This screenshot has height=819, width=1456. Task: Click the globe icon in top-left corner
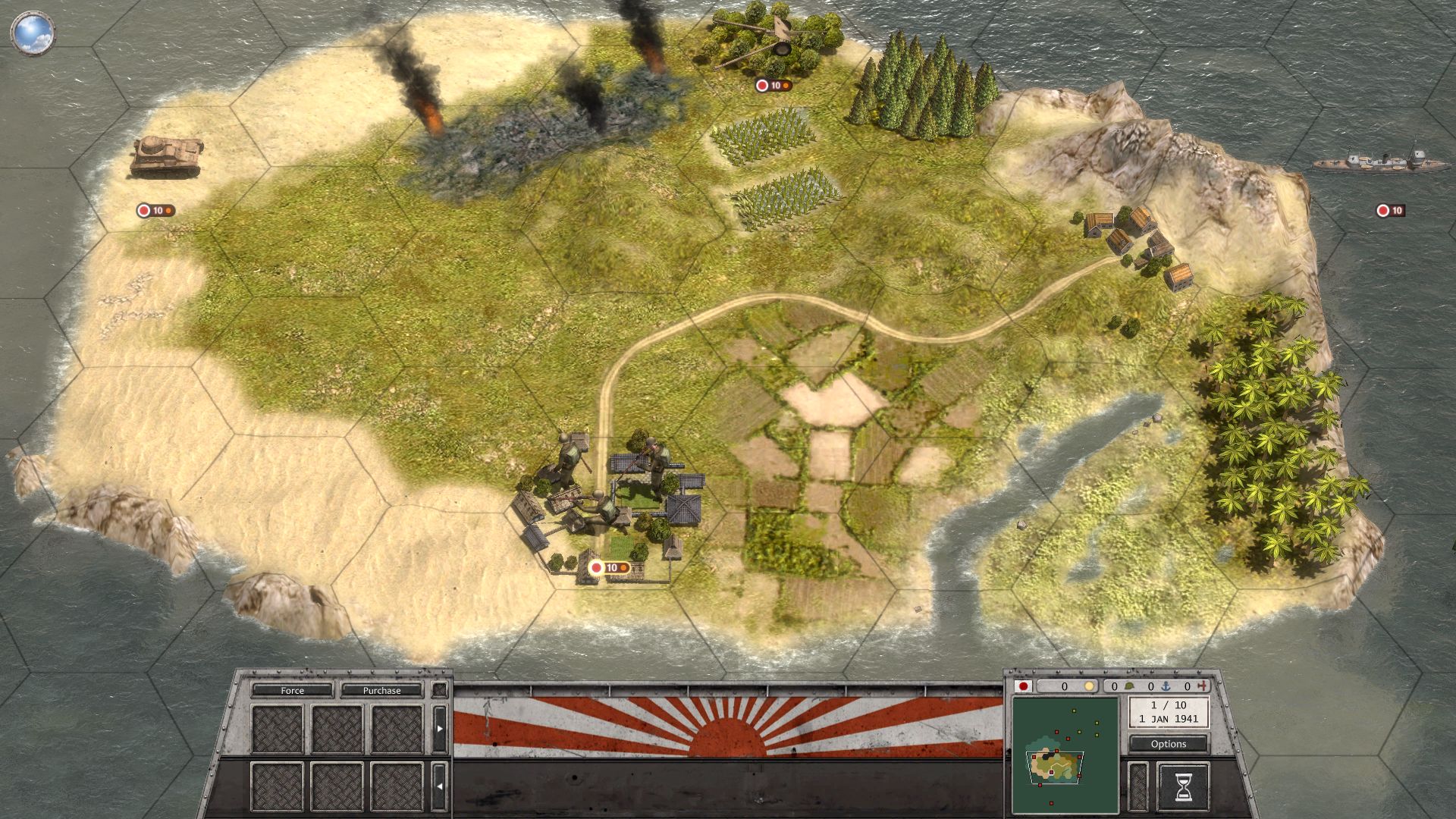point(32,32)
